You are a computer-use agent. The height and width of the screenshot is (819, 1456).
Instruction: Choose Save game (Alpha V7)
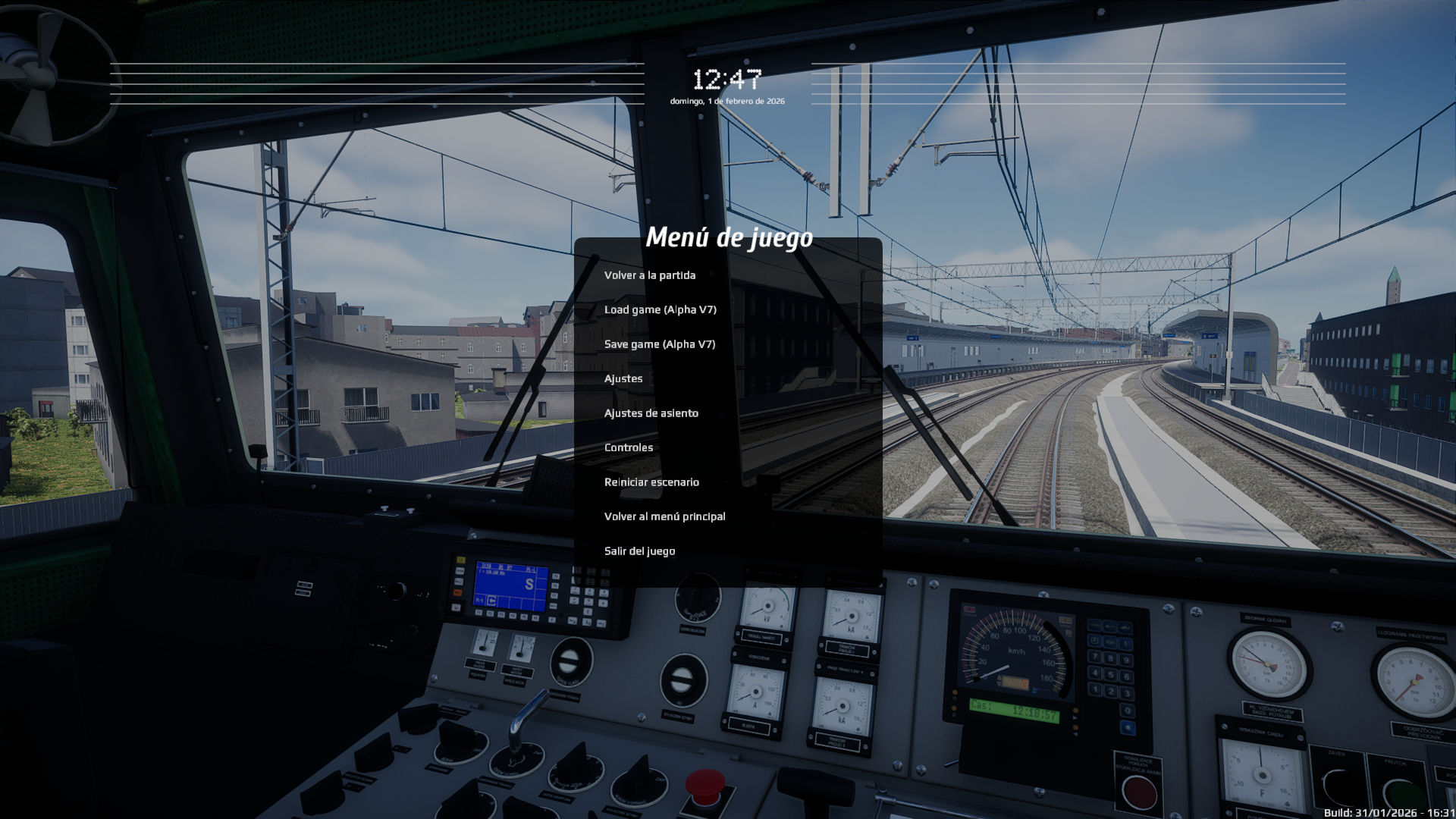(659, 344)
